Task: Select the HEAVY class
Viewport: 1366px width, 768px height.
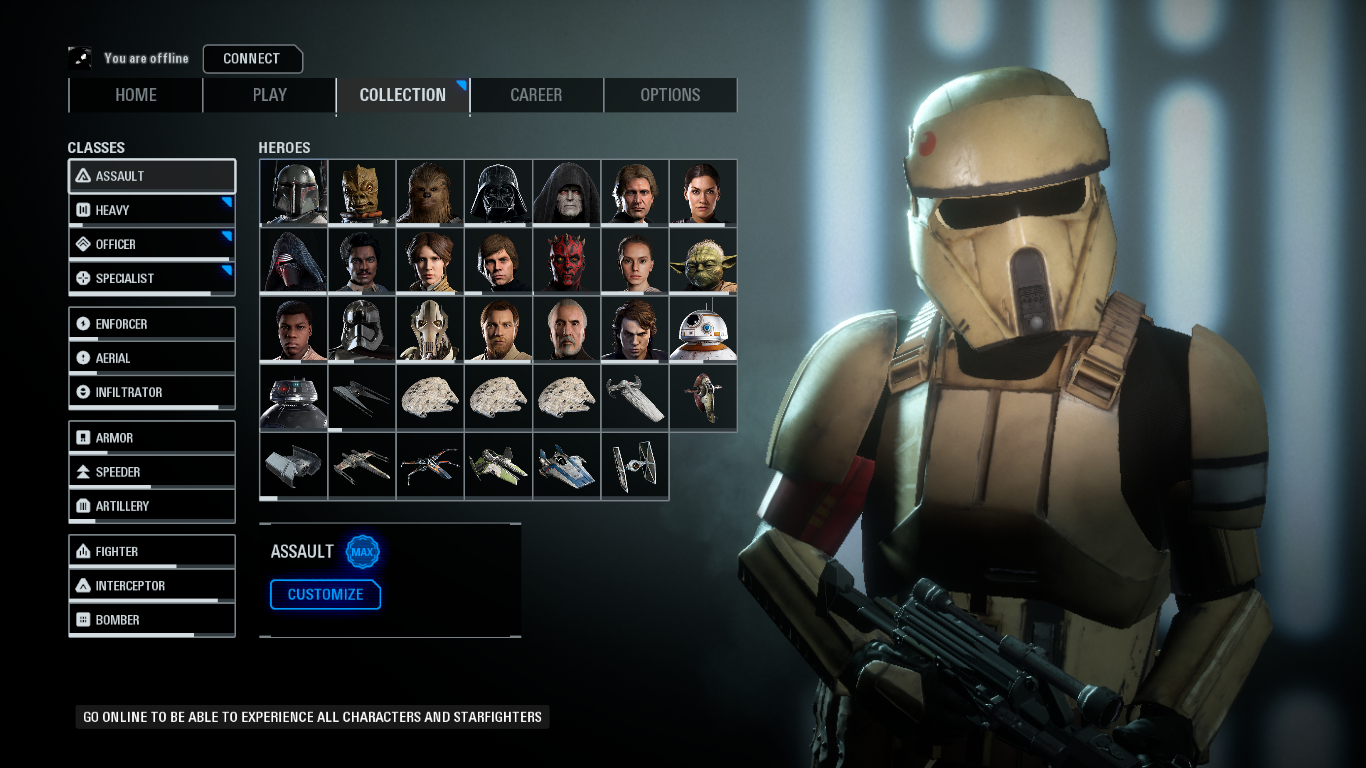Action: (152, 210)
